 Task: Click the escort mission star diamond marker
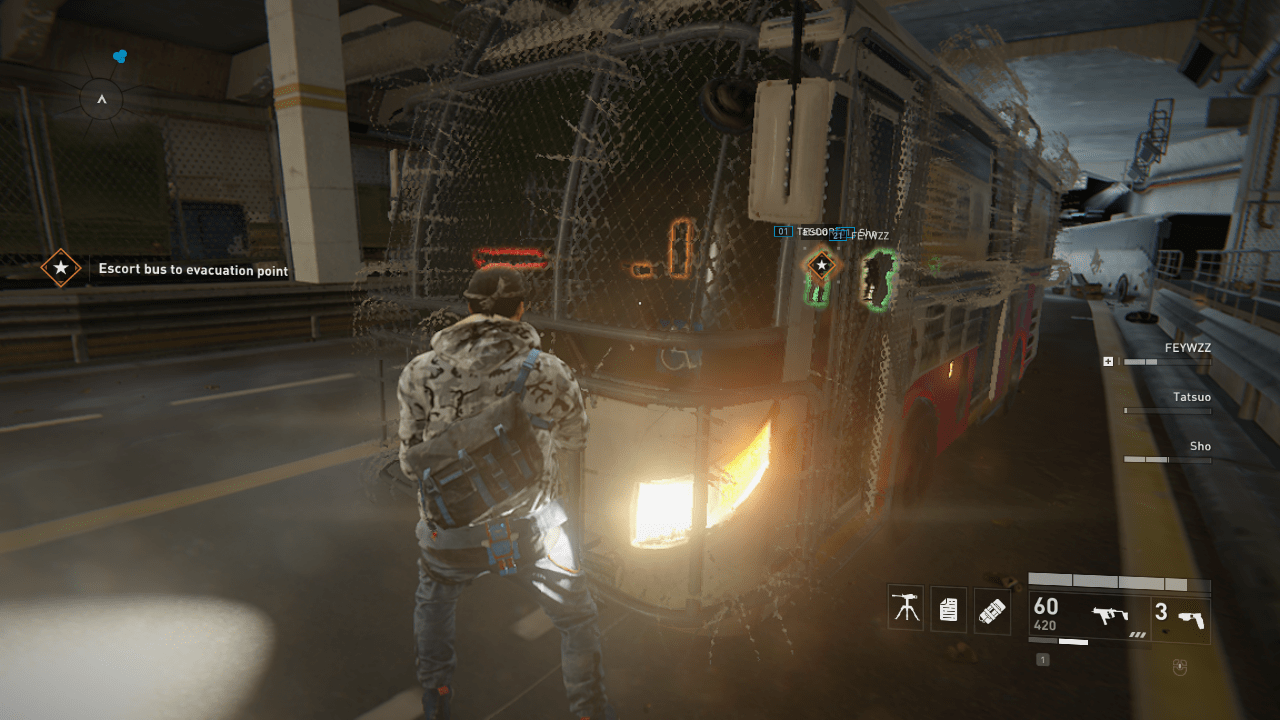pos(820,264)
